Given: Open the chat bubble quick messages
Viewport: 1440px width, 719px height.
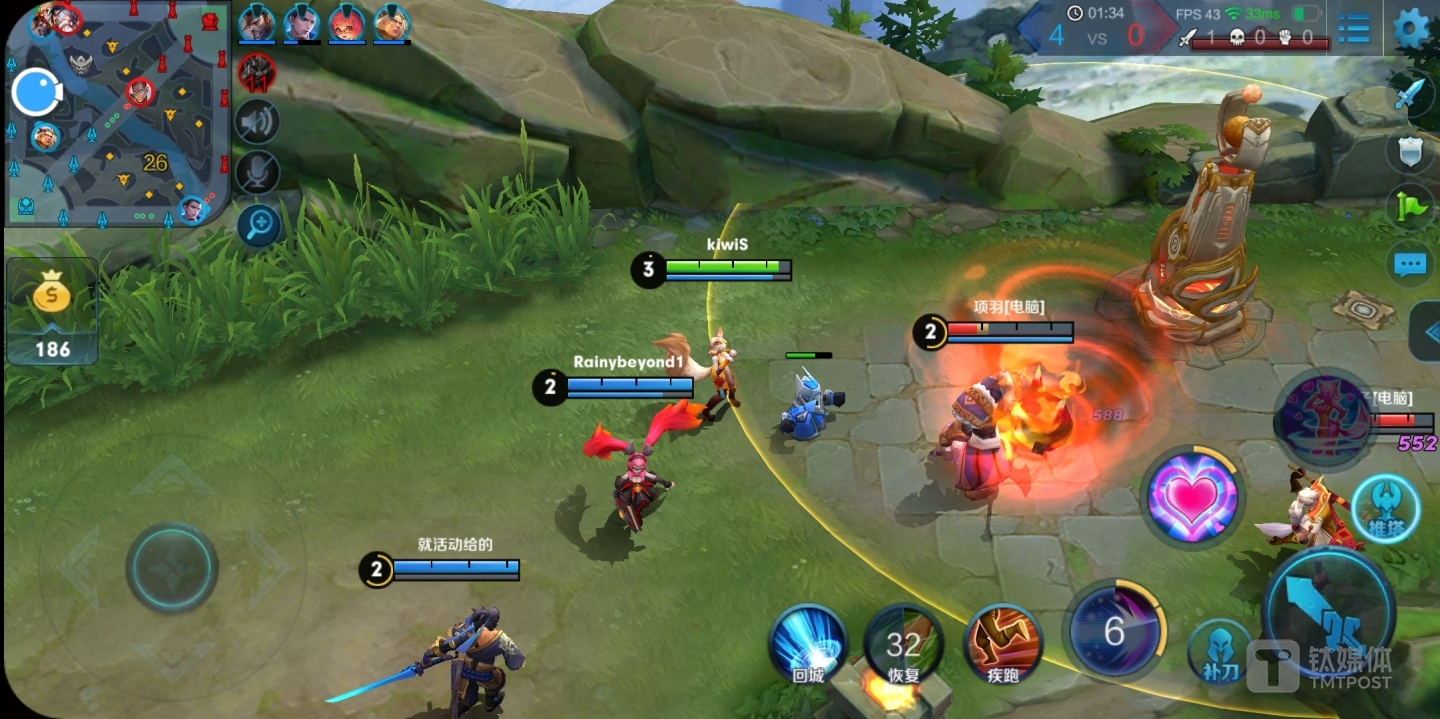Looking at the screenshot, I should click(1411, 265).
